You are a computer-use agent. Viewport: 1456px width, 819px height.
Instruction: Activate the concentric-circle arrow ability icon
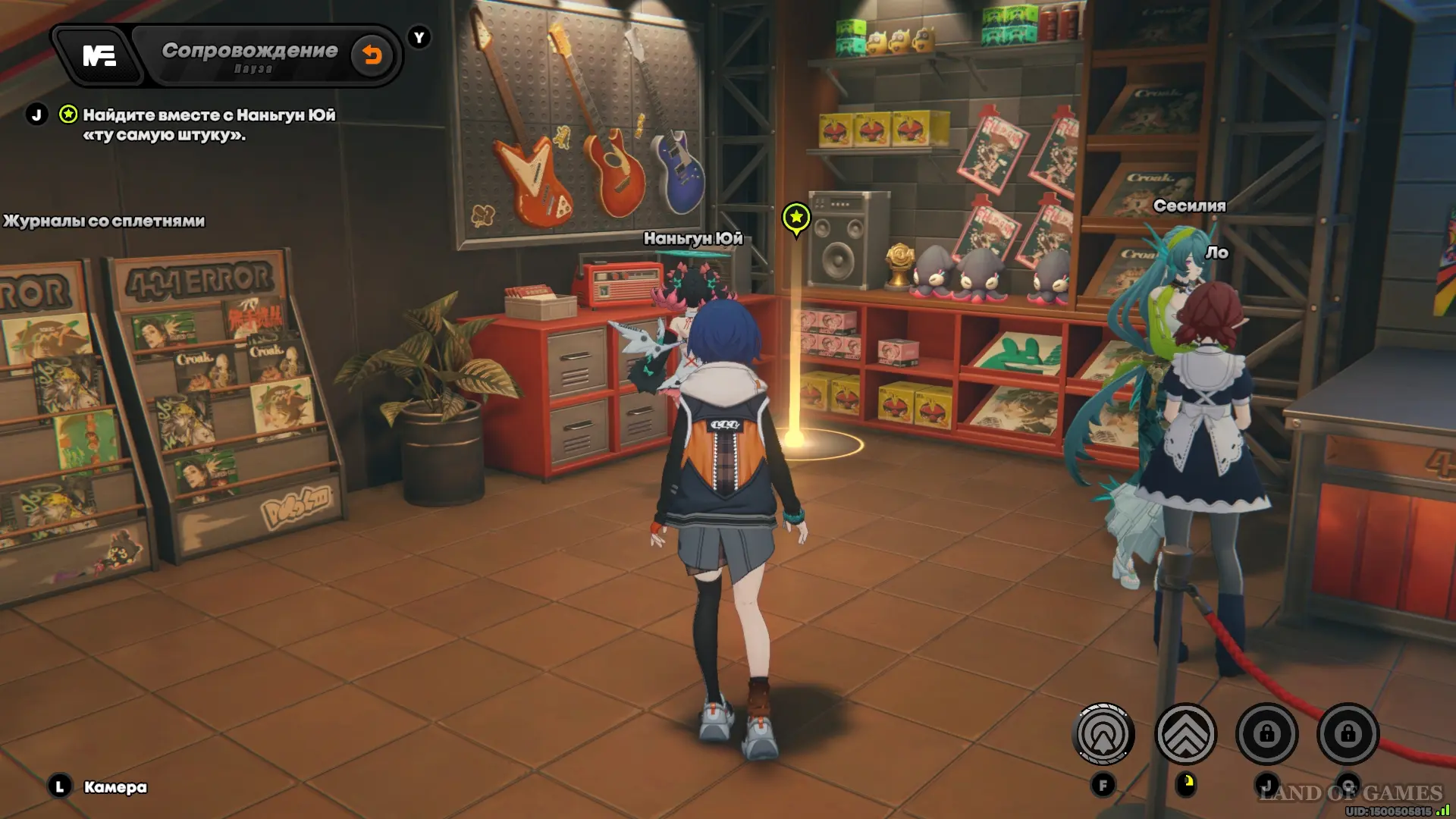(1103, 734)
